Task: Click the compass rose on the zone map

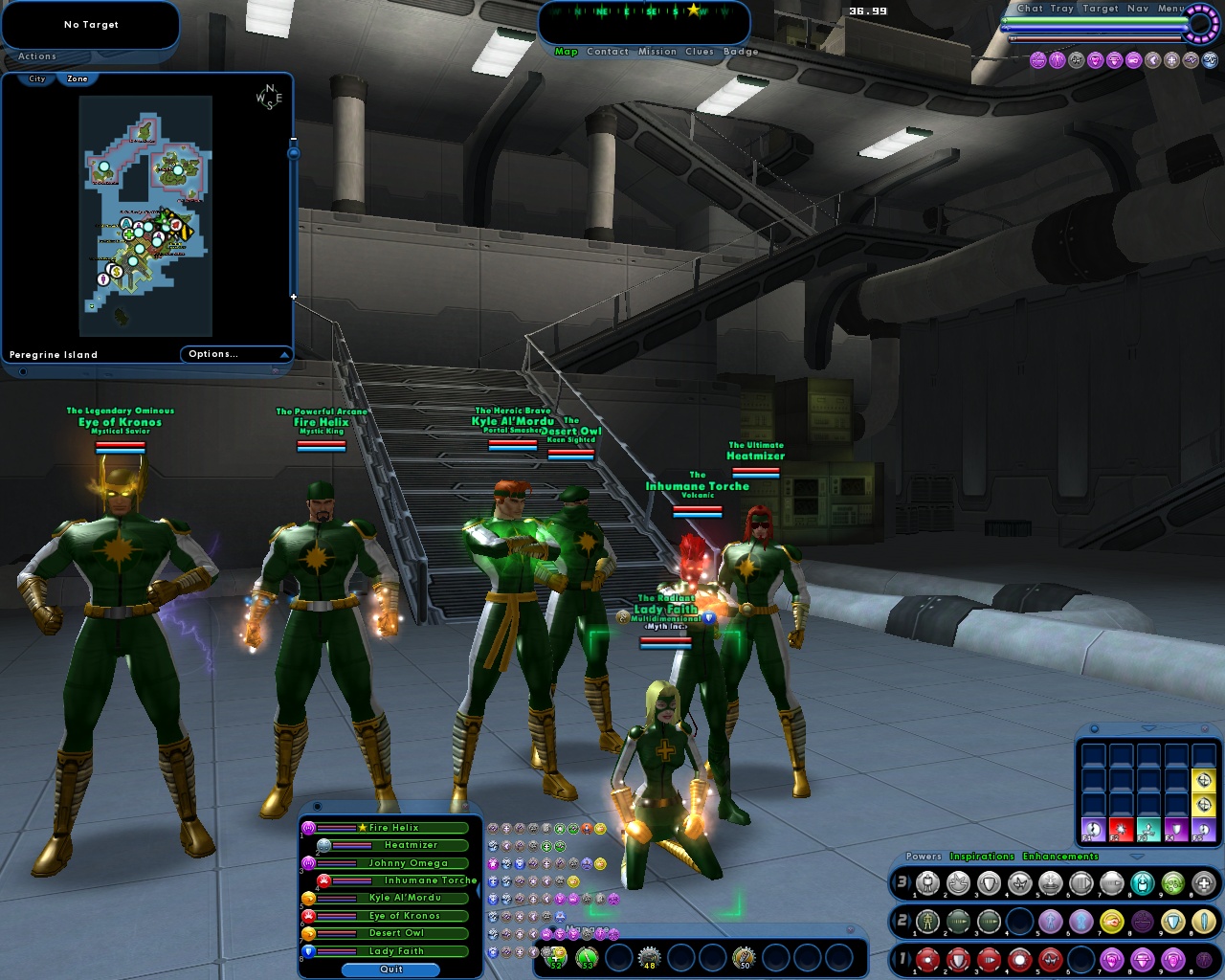Action: (270, 98)
